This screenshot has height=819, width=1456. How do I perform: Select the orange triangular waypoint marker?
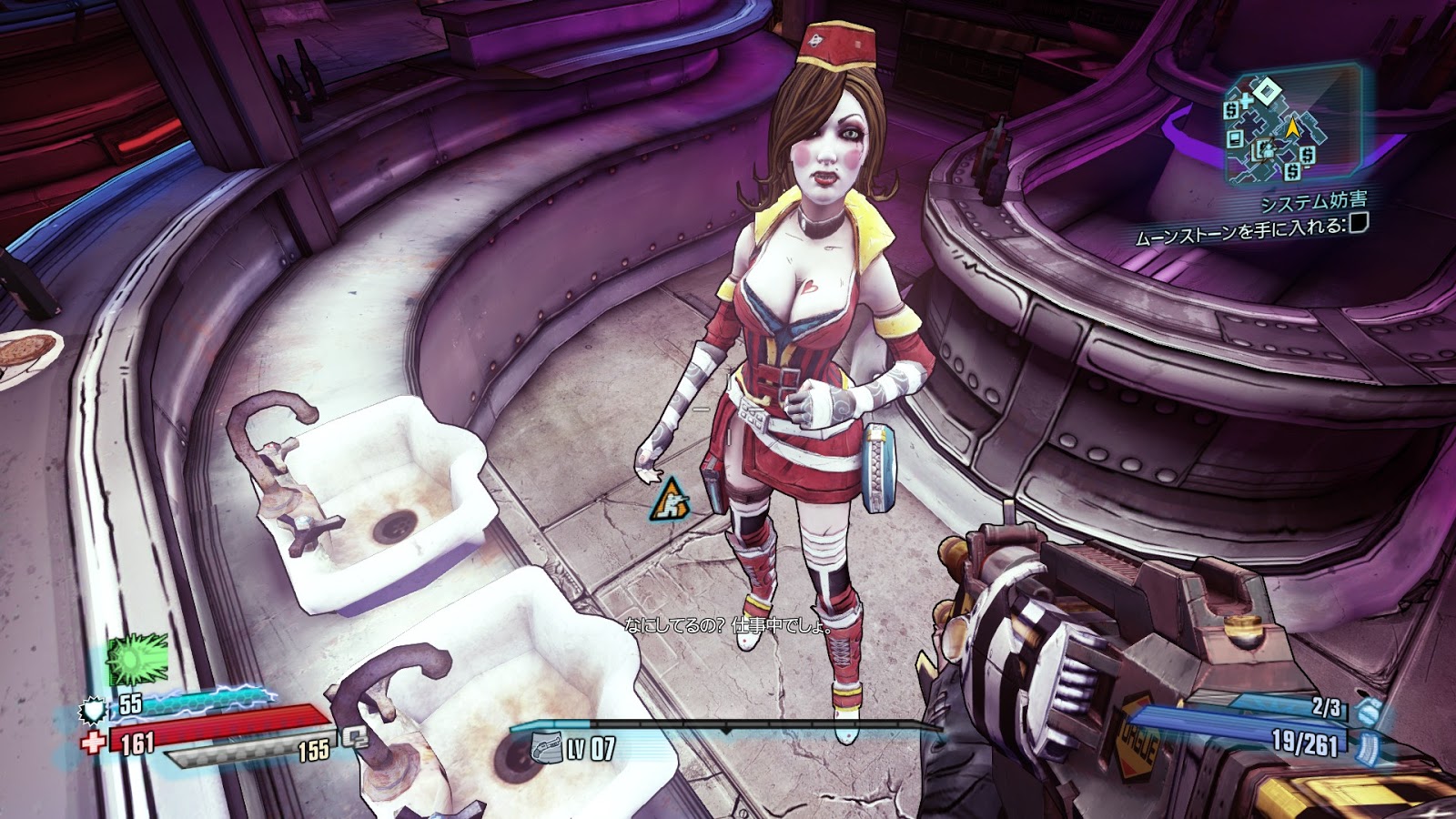(671, 499)
